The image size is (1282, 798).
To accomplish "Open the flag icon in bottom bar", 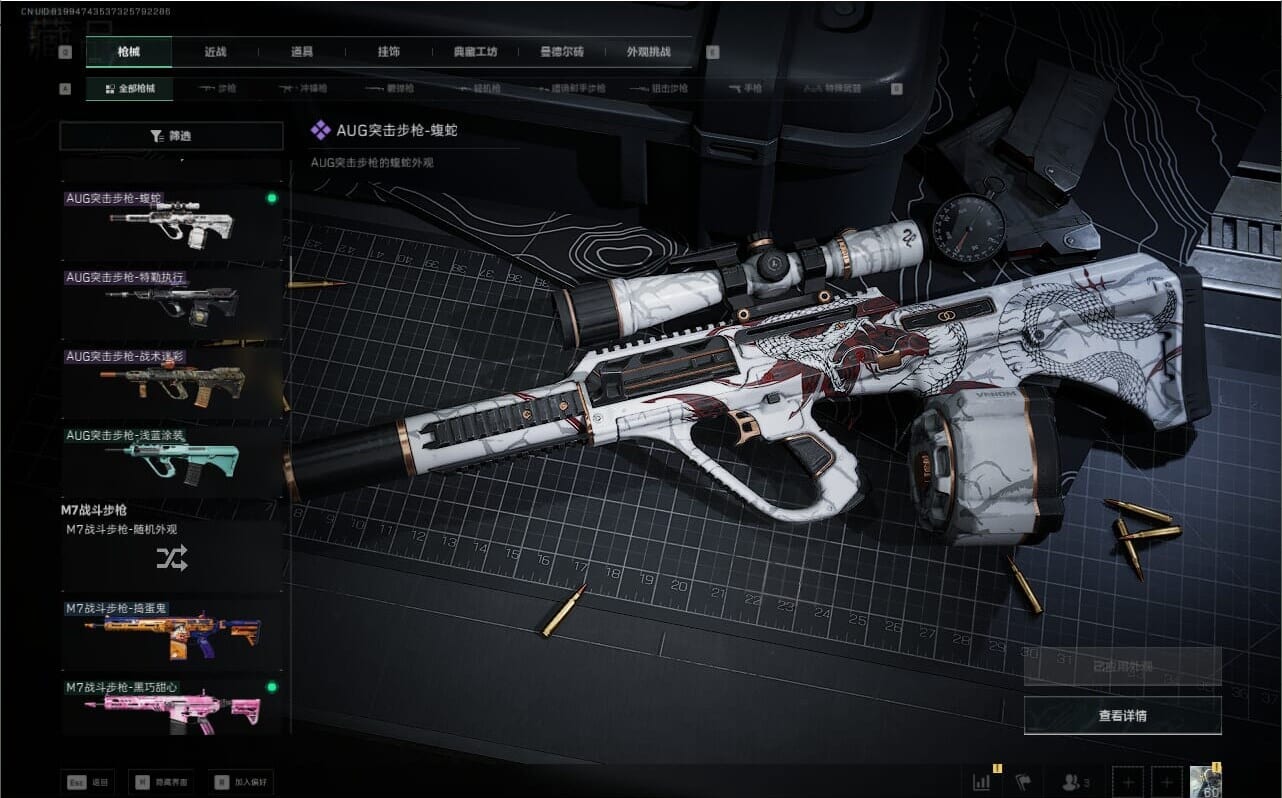I will tap(1023, 781).
